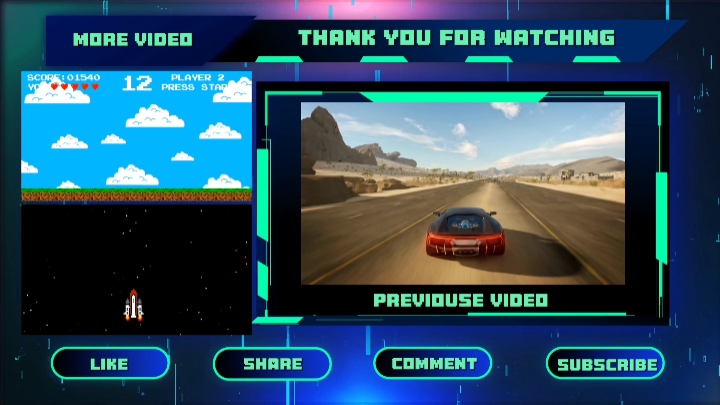This screenshot has width=720, height=405.
Task: Open the Comment button
Action: [x=433, y=363]
